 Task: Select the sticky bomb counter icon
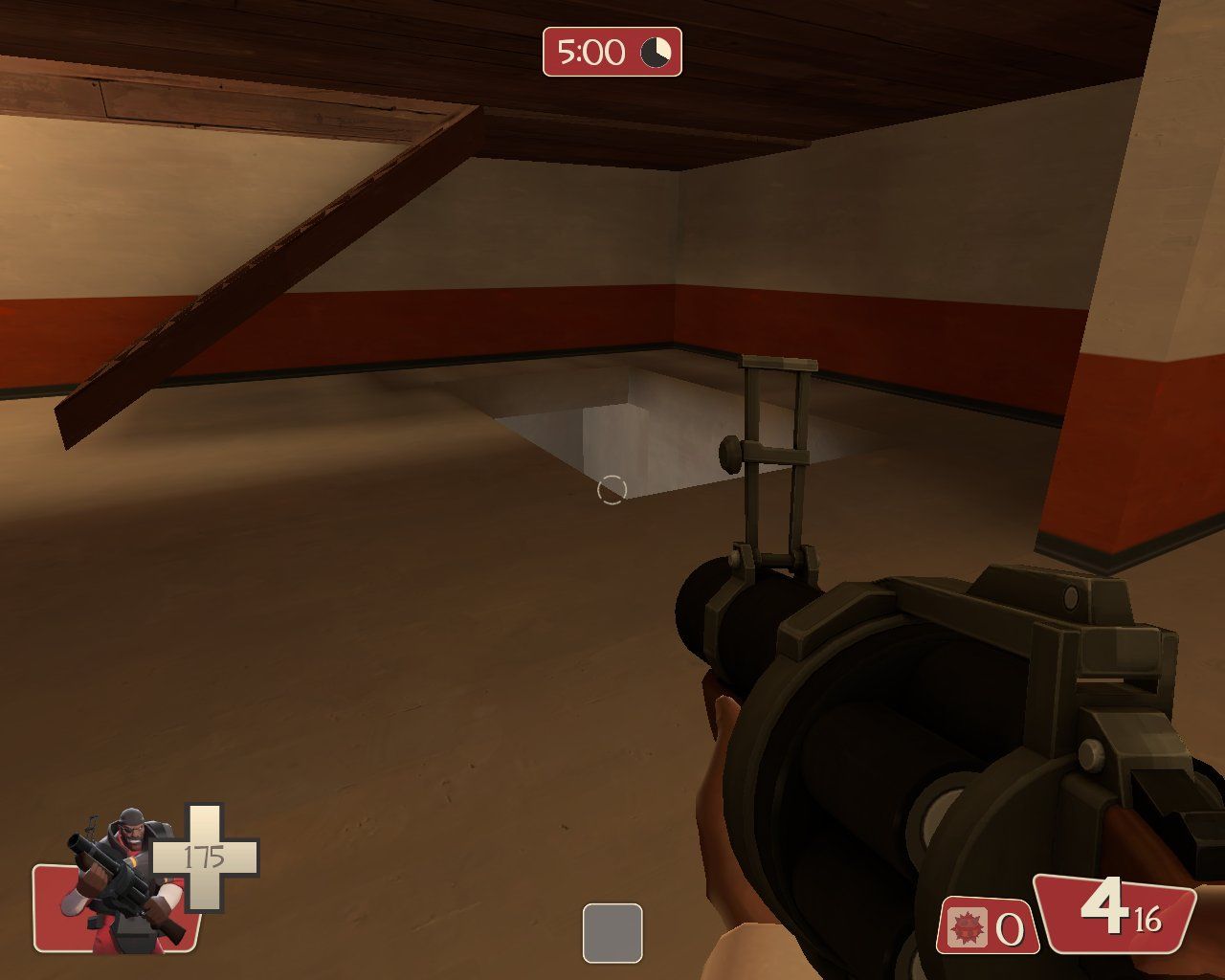point(969,928)
